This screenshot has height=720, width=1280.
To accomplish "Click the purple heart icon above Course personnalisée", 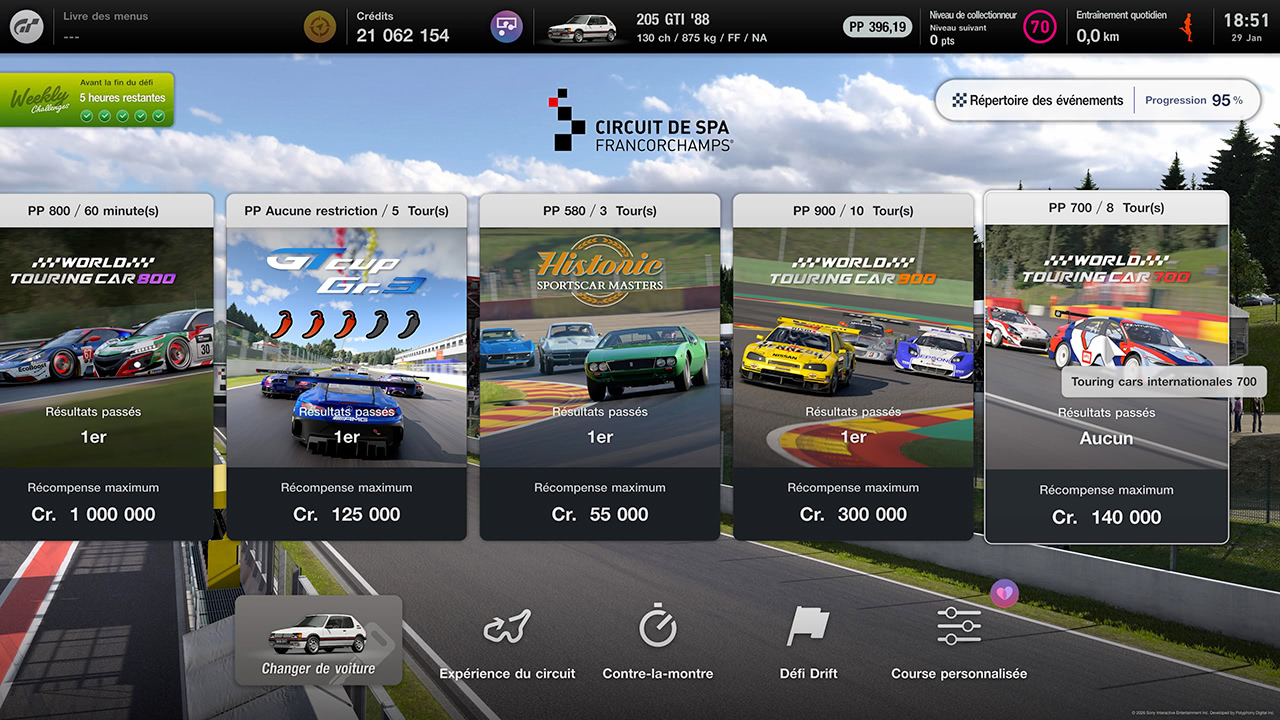I will click(1003, 593).
